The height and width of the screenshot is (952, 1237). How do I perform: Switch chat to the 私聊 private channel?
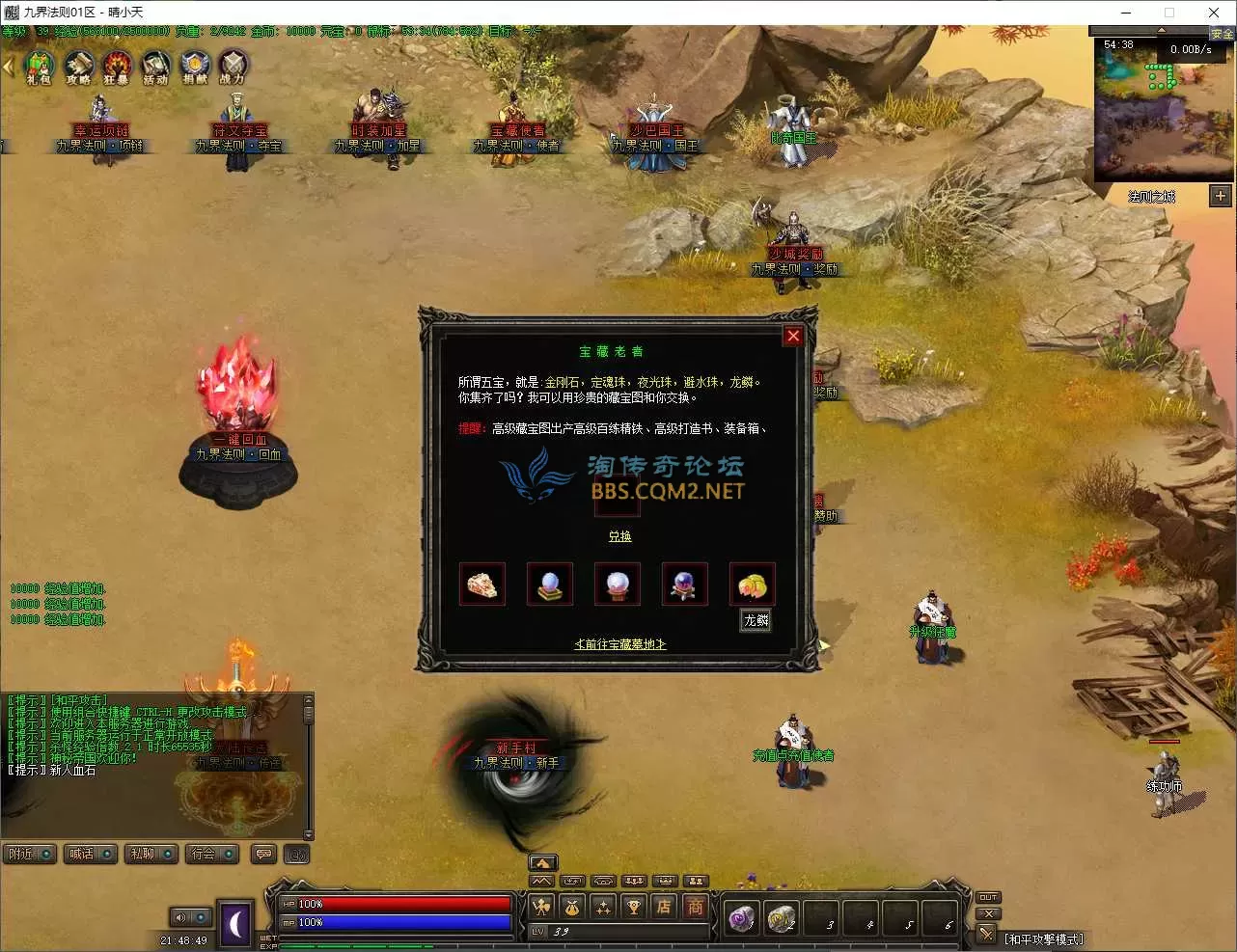pyautogui.click(x=151, y=854)
